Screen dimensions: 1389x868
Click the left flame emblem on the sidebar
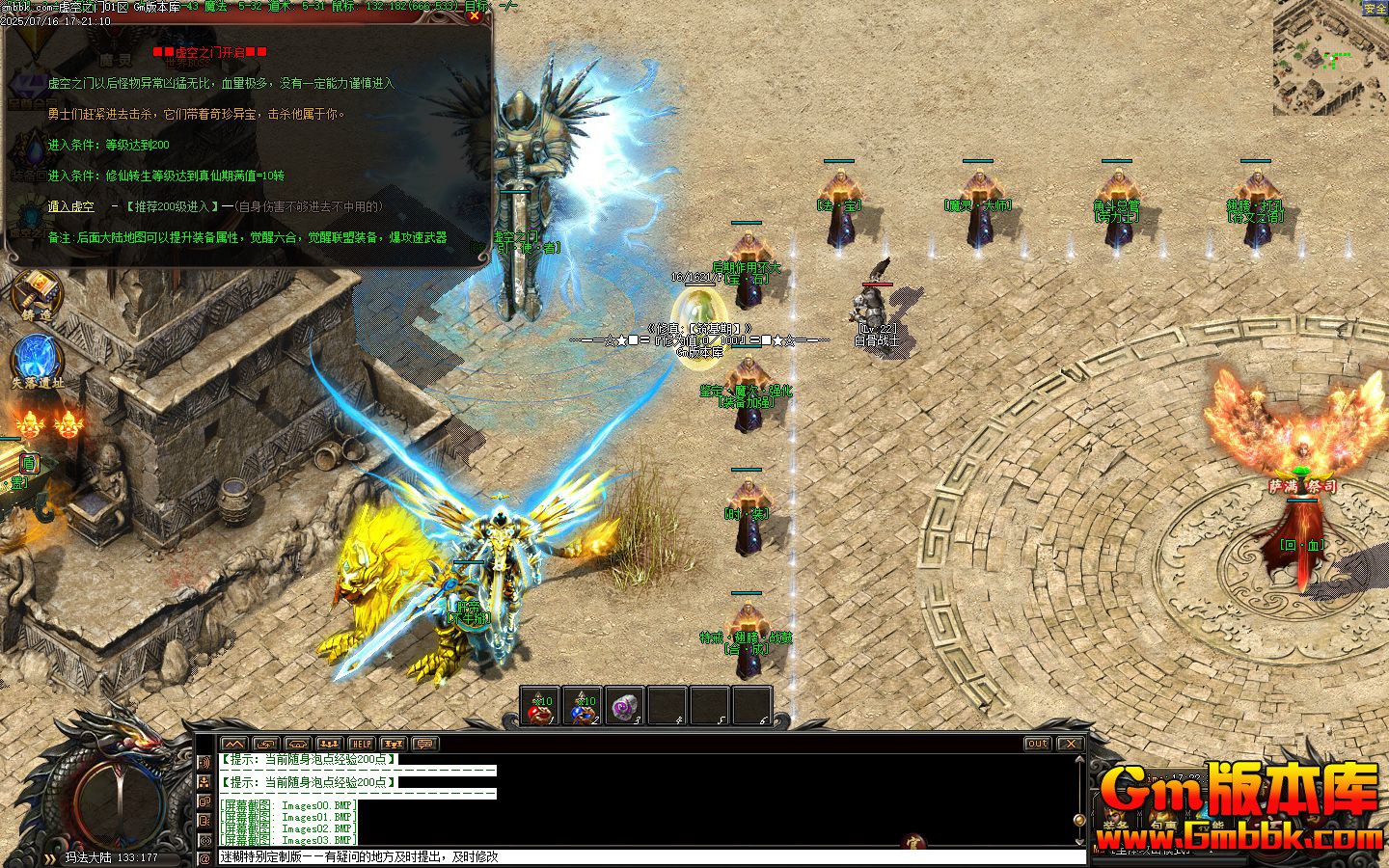[30, 425]
